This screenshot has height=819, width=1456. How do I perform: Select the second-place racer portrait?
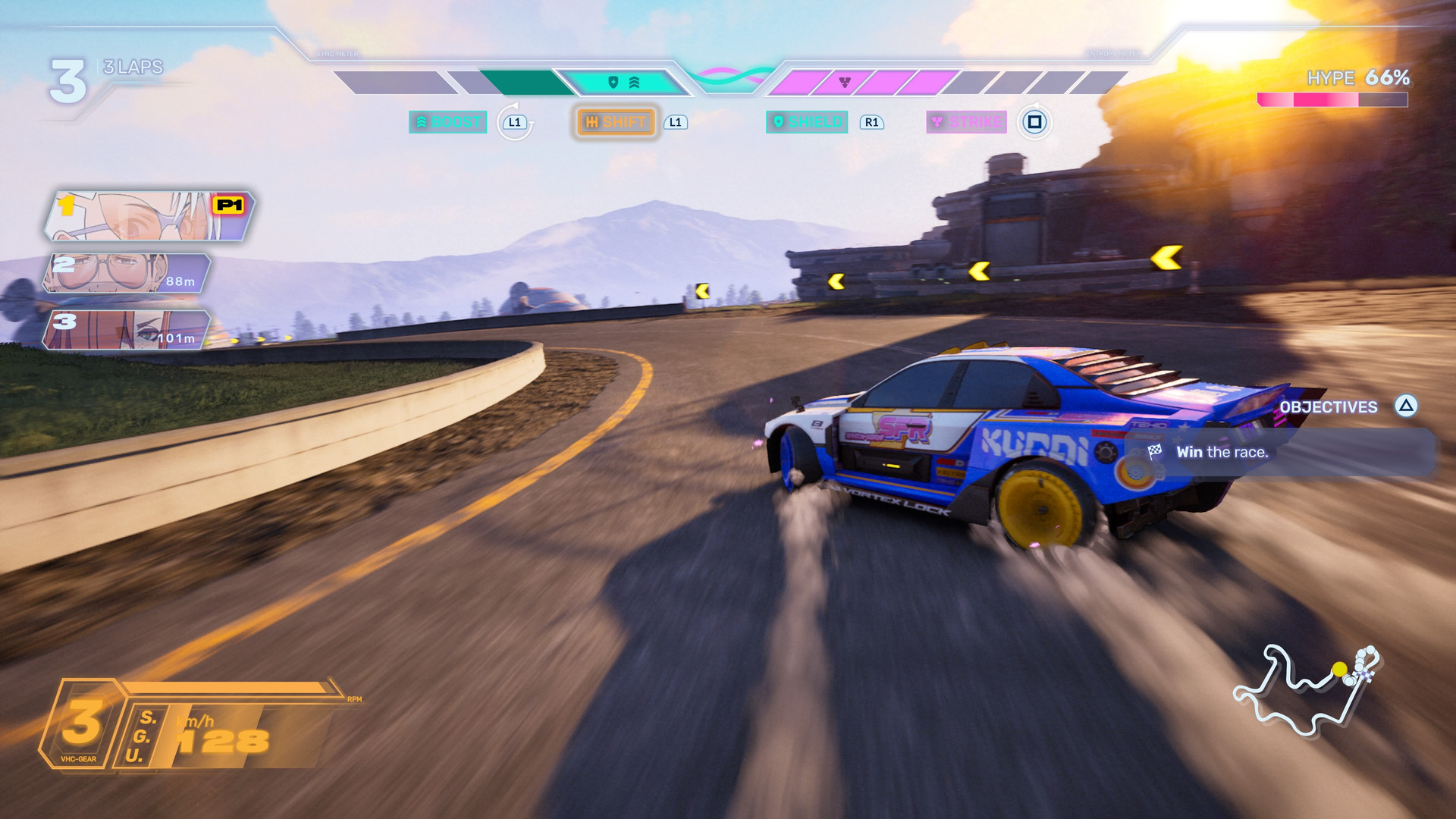(126, 273)
